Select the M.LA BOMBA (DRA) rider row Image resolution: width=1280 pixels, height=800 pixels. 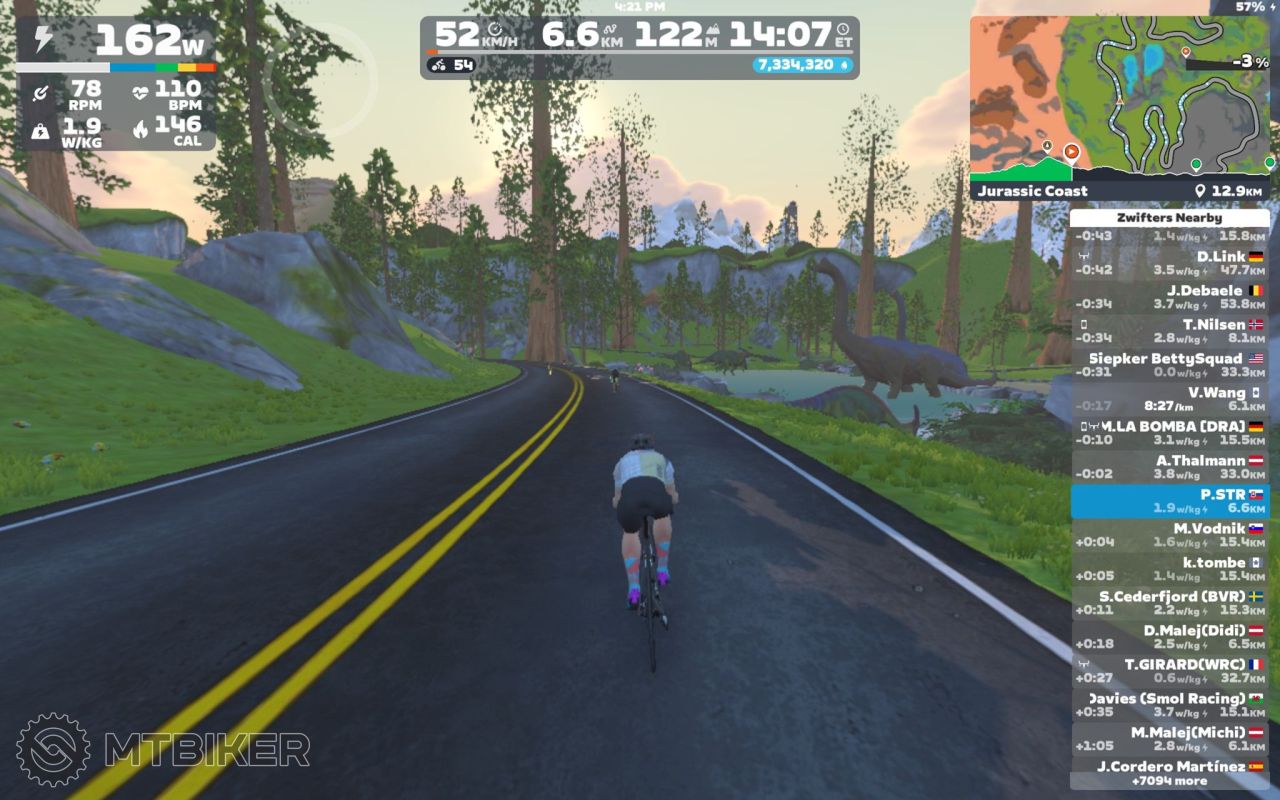1169,433
